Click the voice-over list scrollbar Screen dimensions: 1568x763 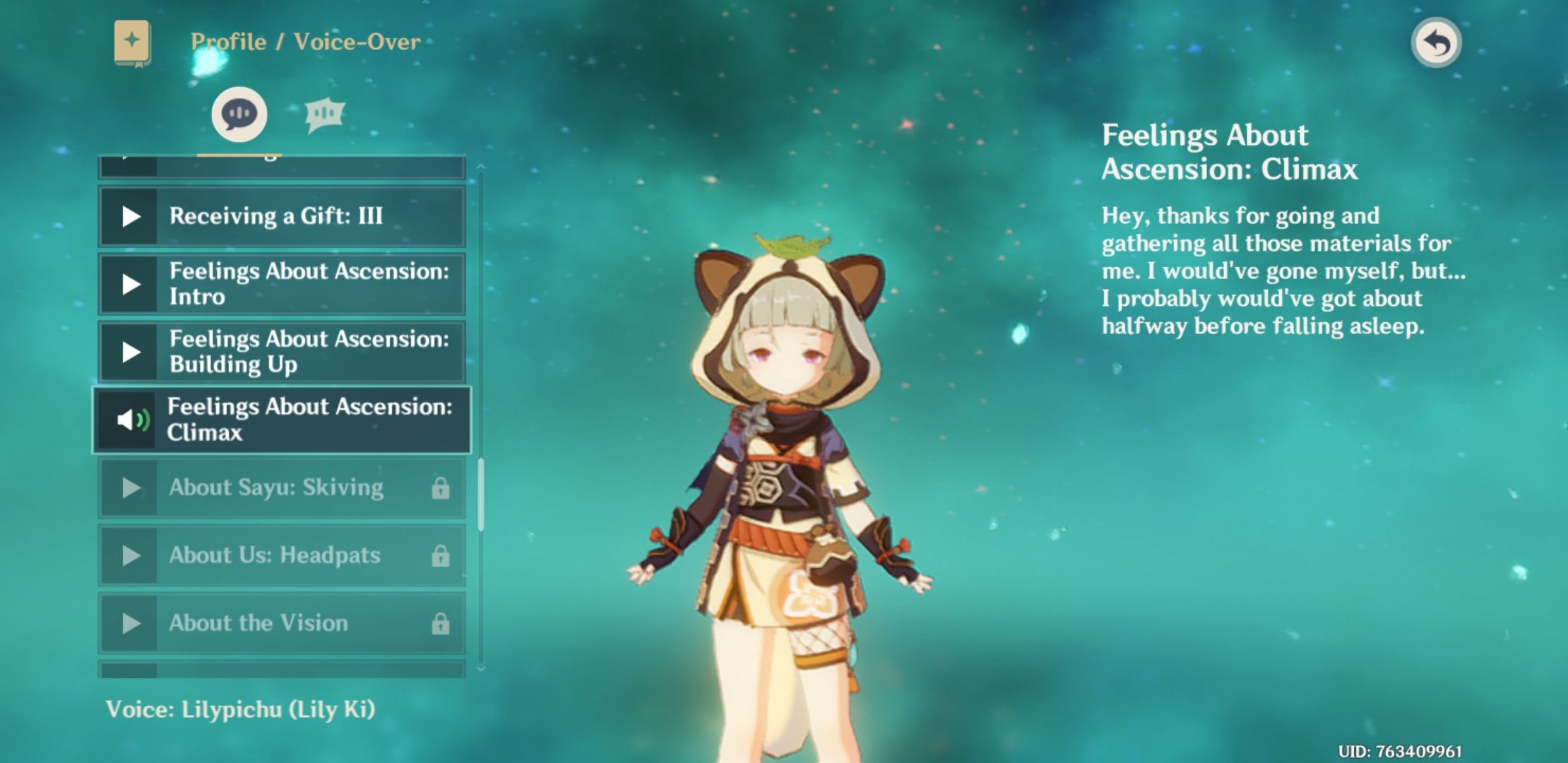point(481,495)
